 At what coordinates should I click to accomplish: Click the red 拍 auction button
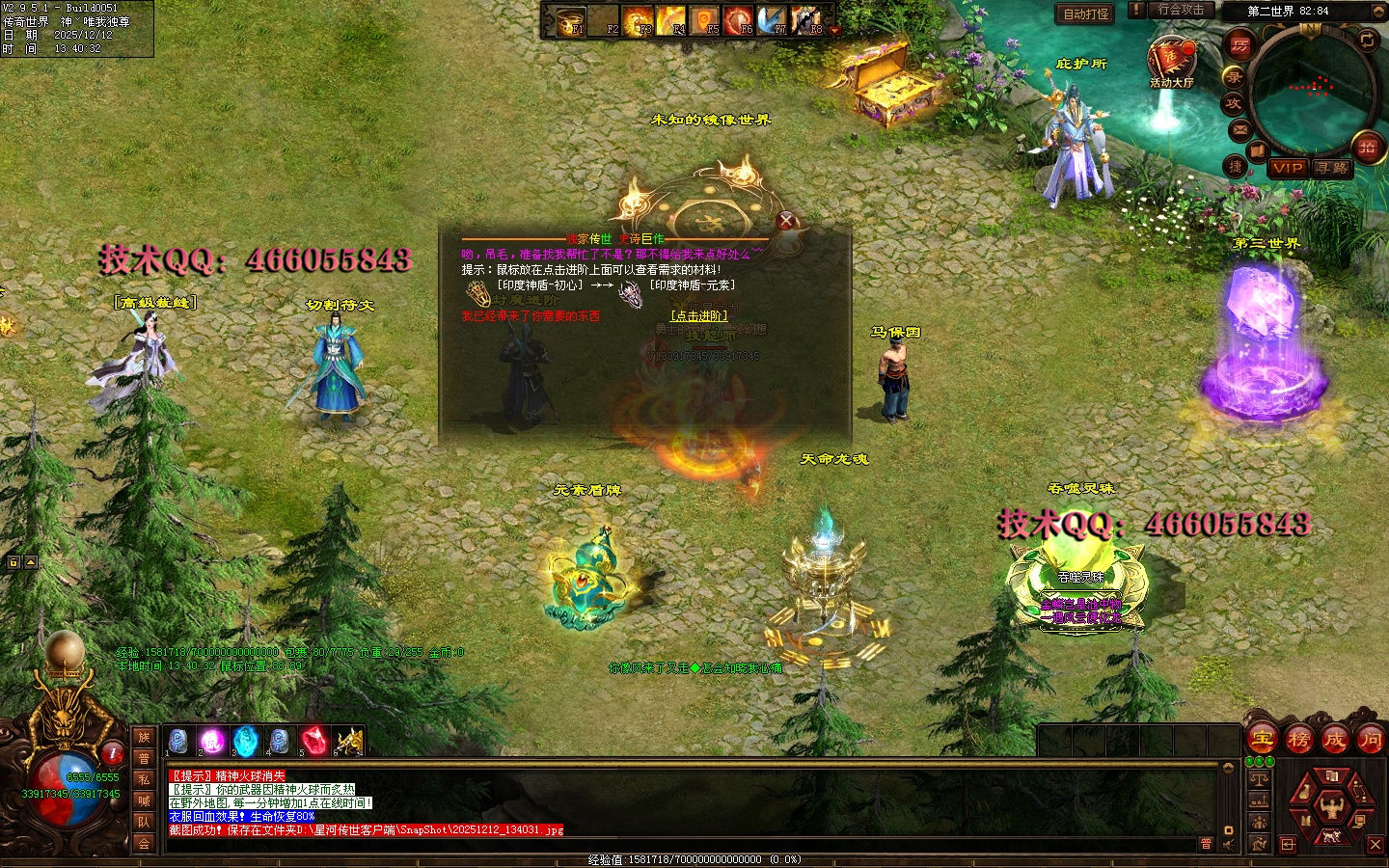(1367, 147)
